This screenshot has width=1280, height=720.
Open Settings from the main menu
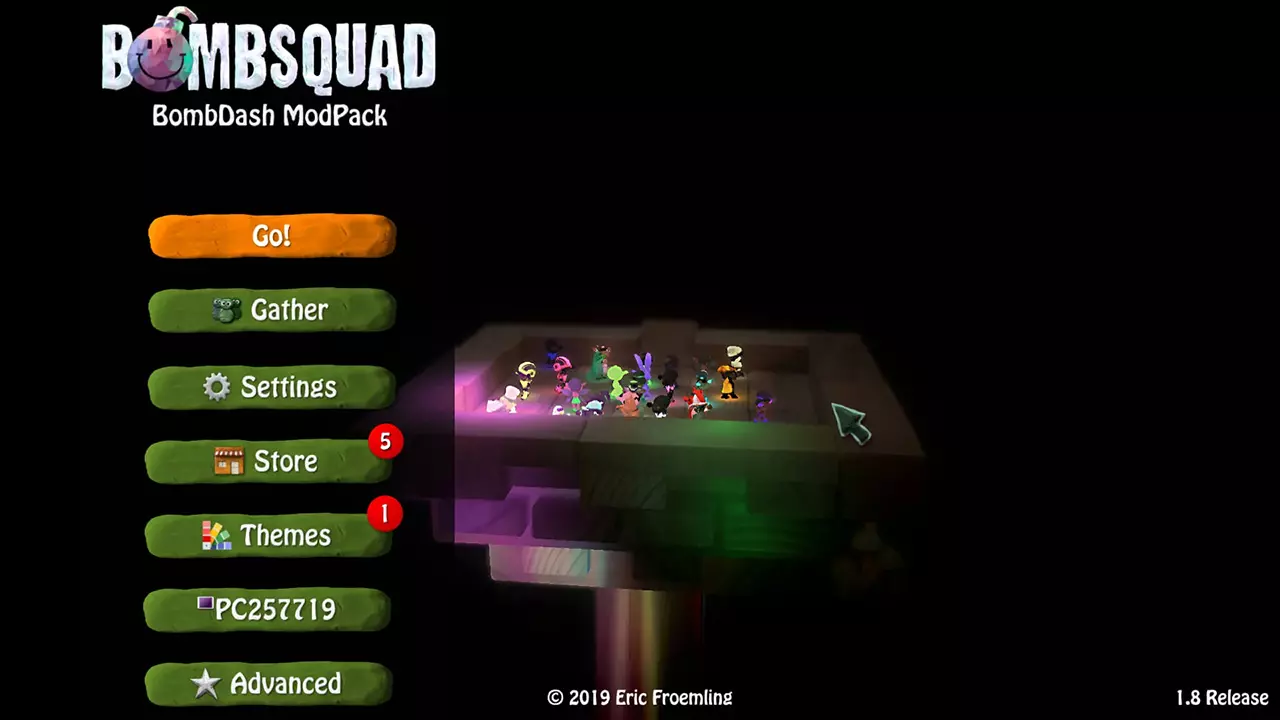pos(271,388)
